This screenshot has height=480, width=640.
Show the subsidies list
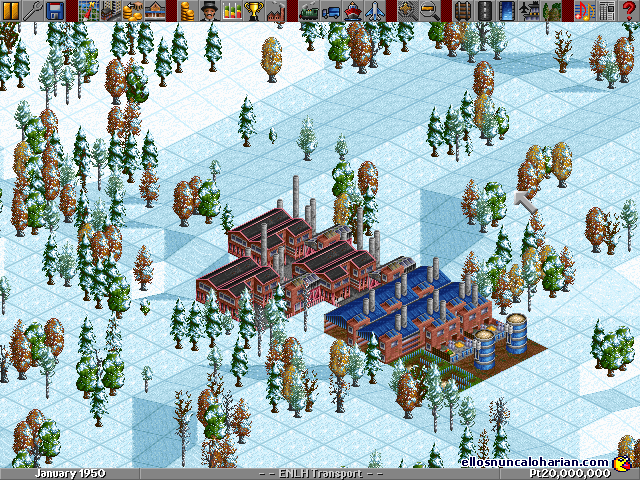pos(131,11)
